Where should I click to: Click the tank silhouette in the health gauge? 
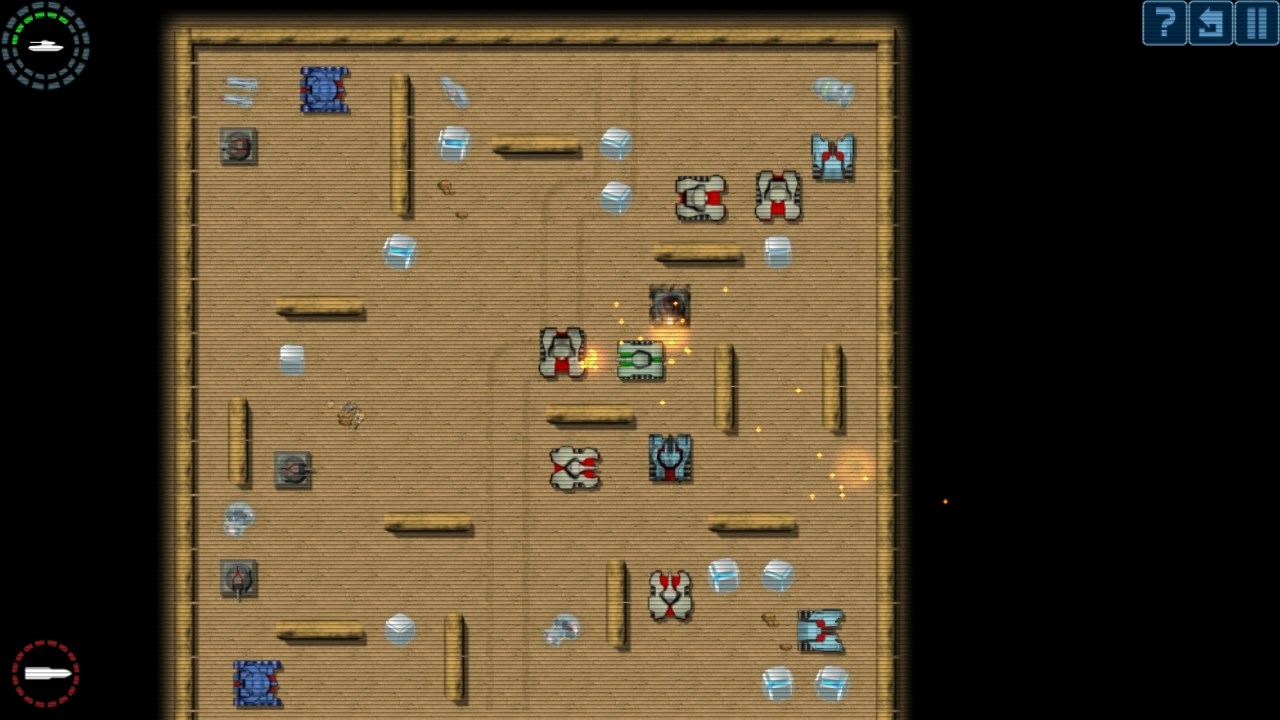pyautogui.click(x=44, y=44)
